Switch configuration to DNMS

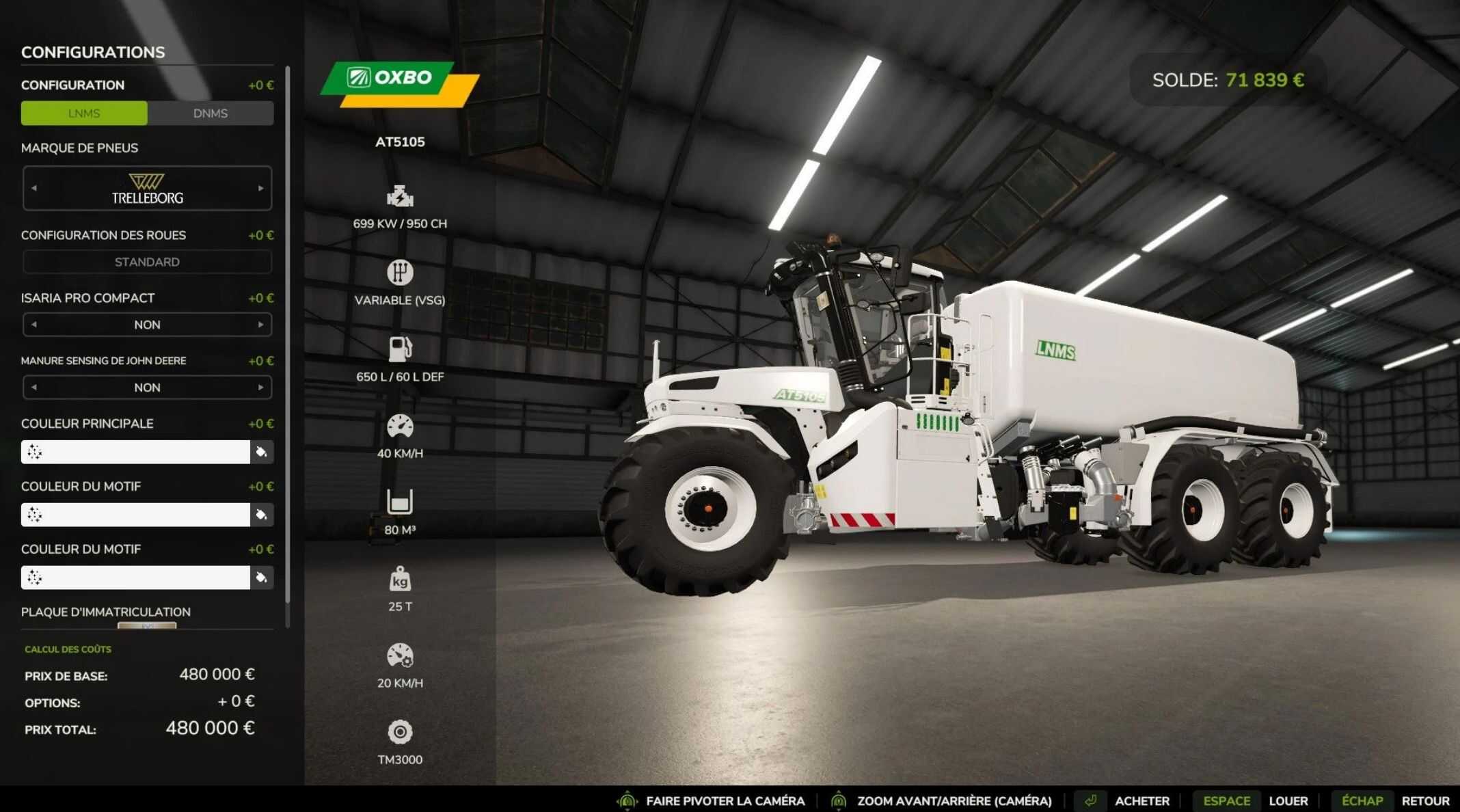pos(211,113)
